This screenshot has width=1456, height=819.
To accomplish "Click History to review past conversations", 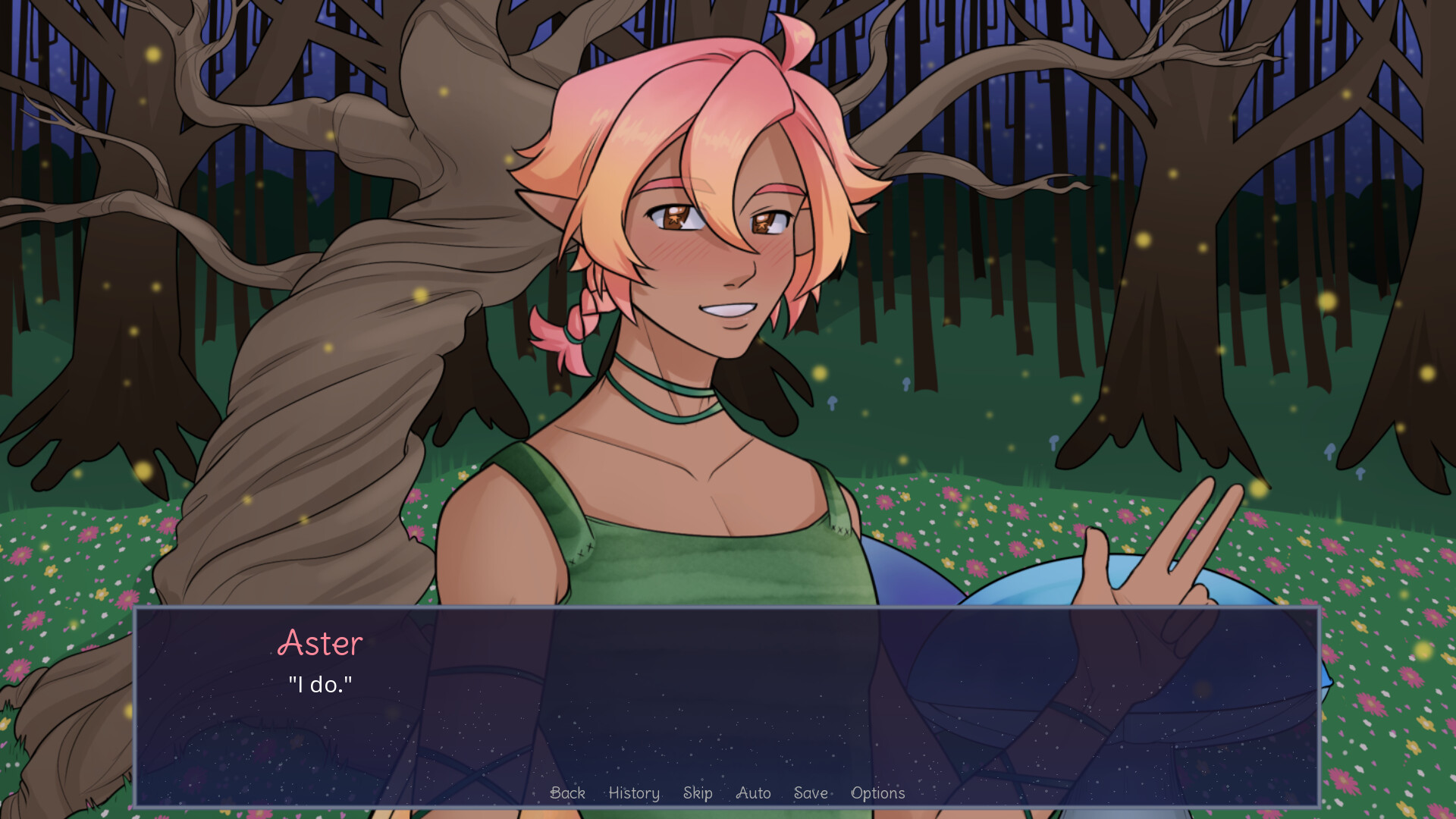I will pyautogui.click(x=634, y=793).
